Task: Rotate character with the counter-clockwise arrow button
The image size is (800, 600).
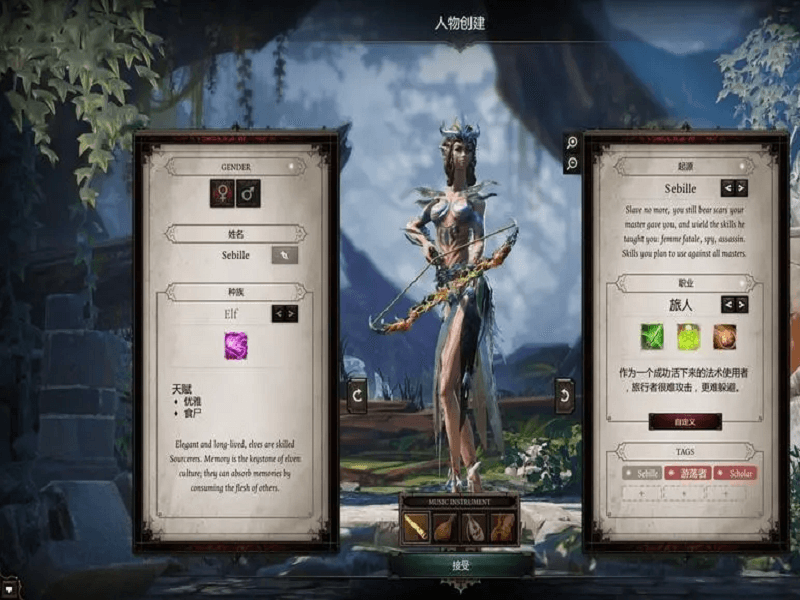Action: point(565,395)
